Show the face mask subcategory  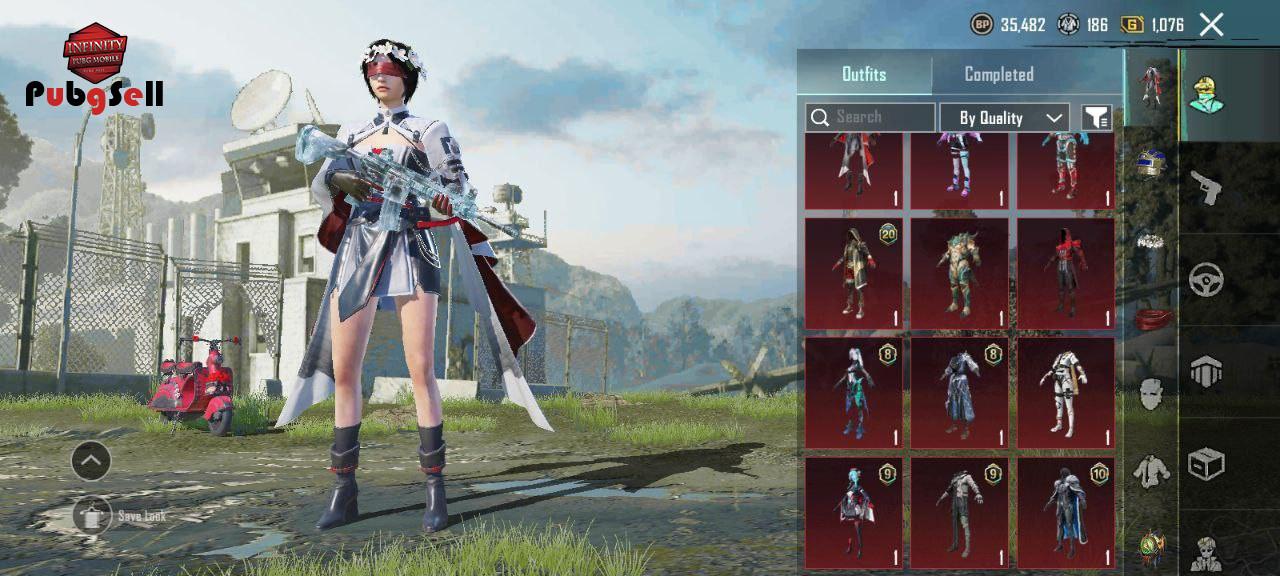point(1151,394)
